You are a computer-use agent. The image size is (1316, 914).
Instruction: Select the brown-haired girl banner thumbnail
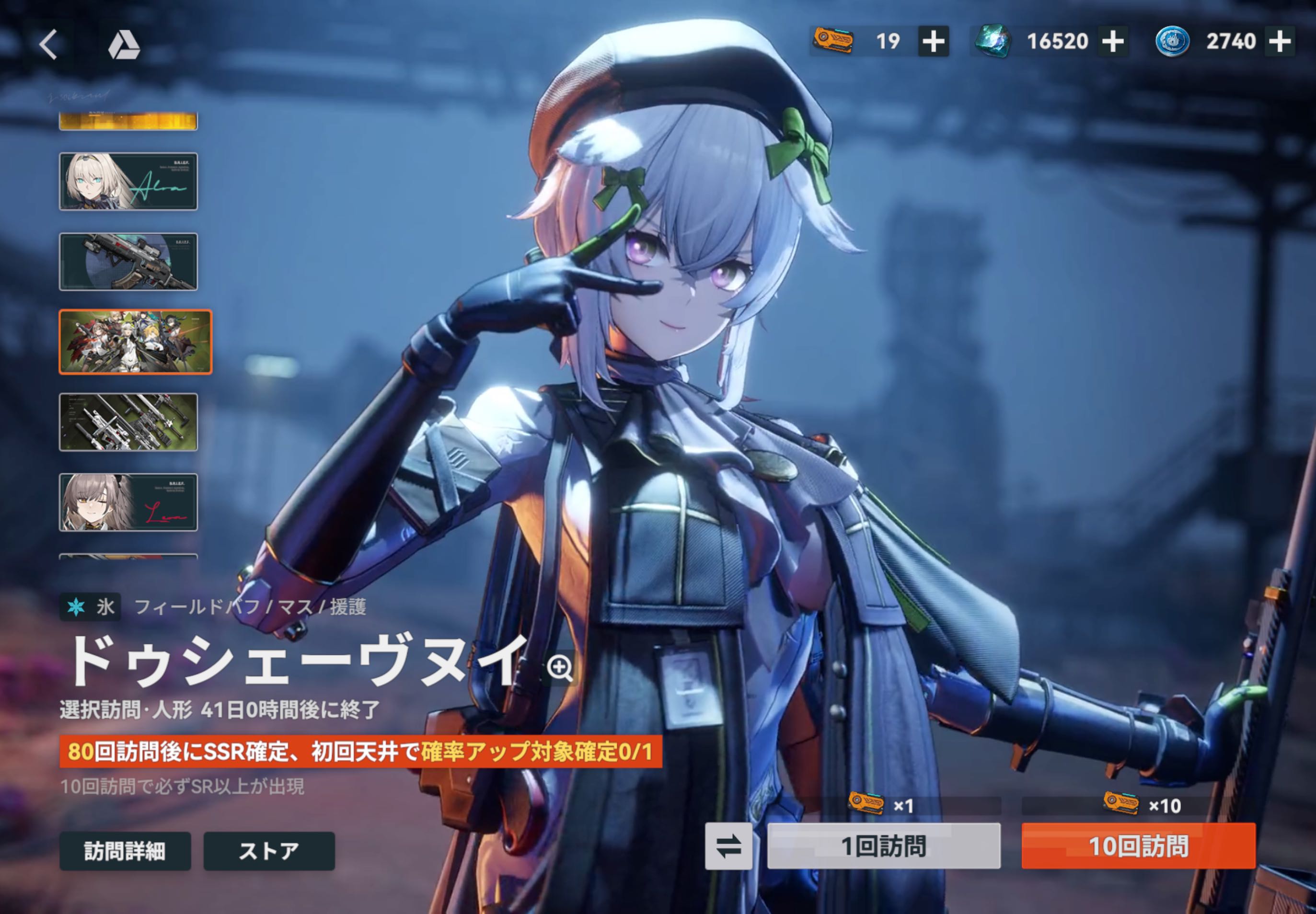pyautogui.click(x=128, y=502)
